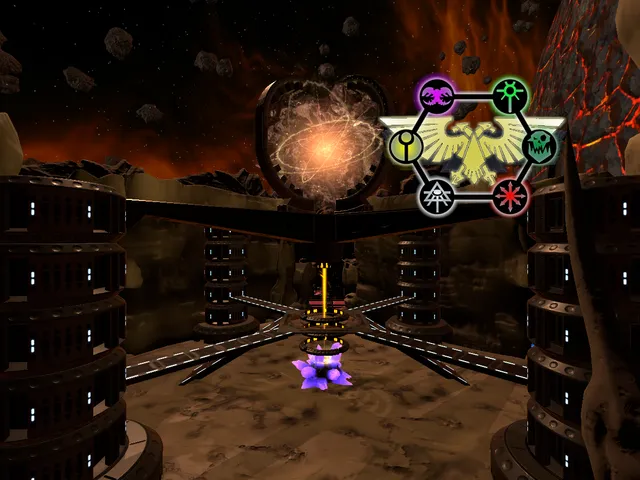The height and width of the screenshot is (480, 640).
Task: Choose the white Eldar rune icon
Action: (436, 195)
